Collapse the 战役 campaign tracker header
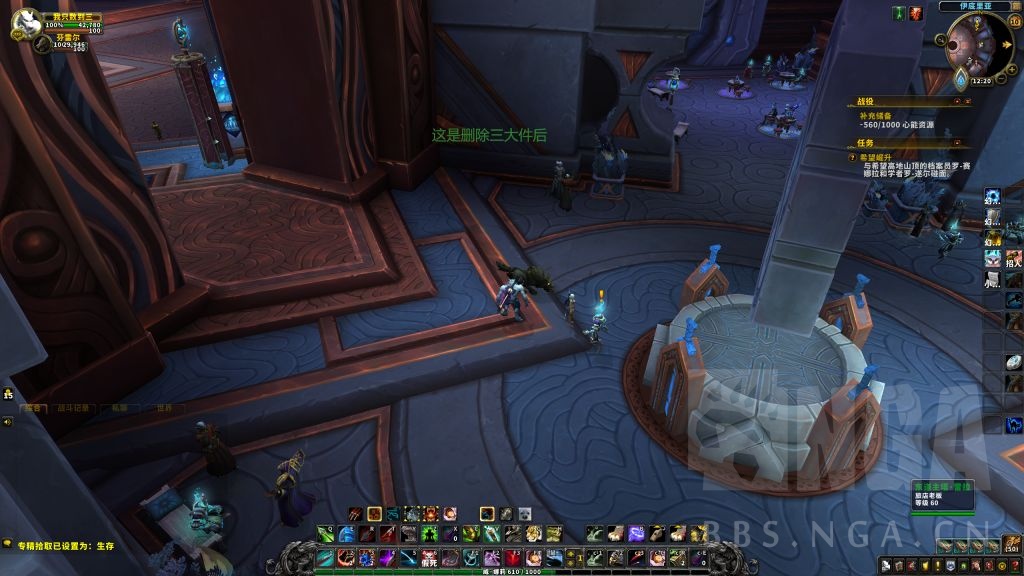Viewport: 1024px width, 576px height. pyautogui.click(x=956, y=101)
